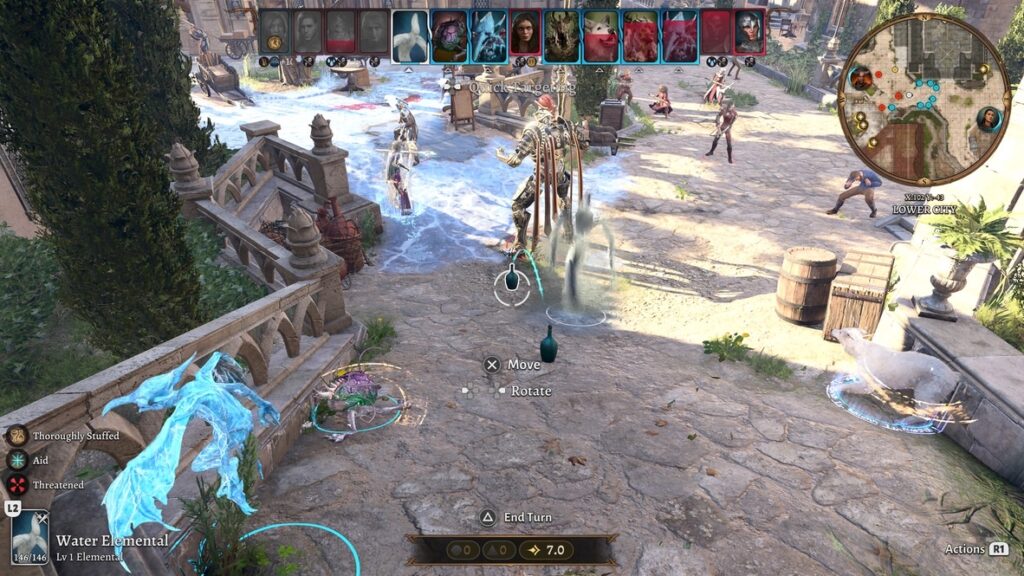Viewport: 1024px width, 576px height.
Task: Select the Water Elemental portrait card
Action: (x=30, y=537)
